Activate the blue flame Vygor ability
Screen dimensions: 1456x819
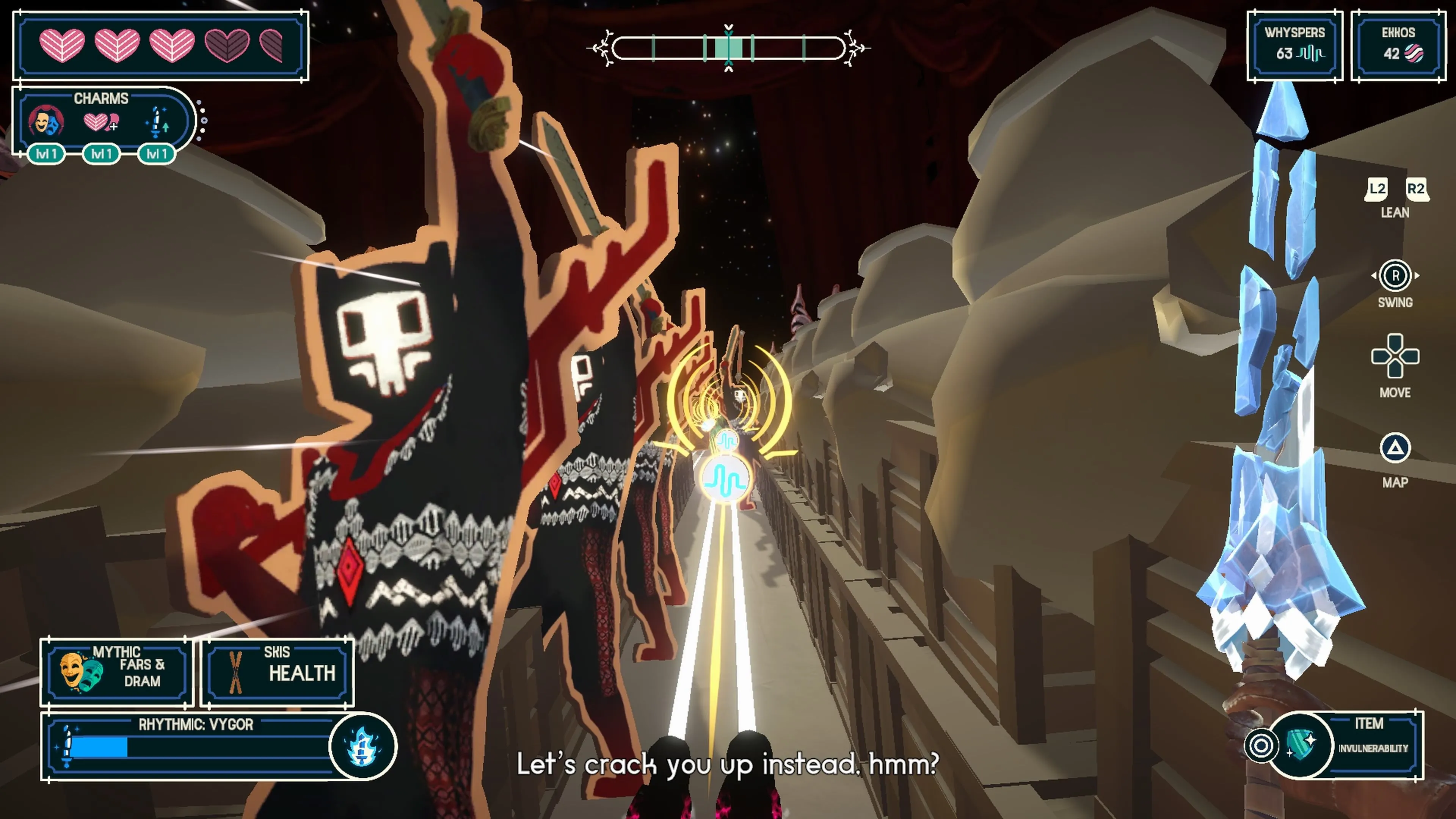tap(362, 747)
